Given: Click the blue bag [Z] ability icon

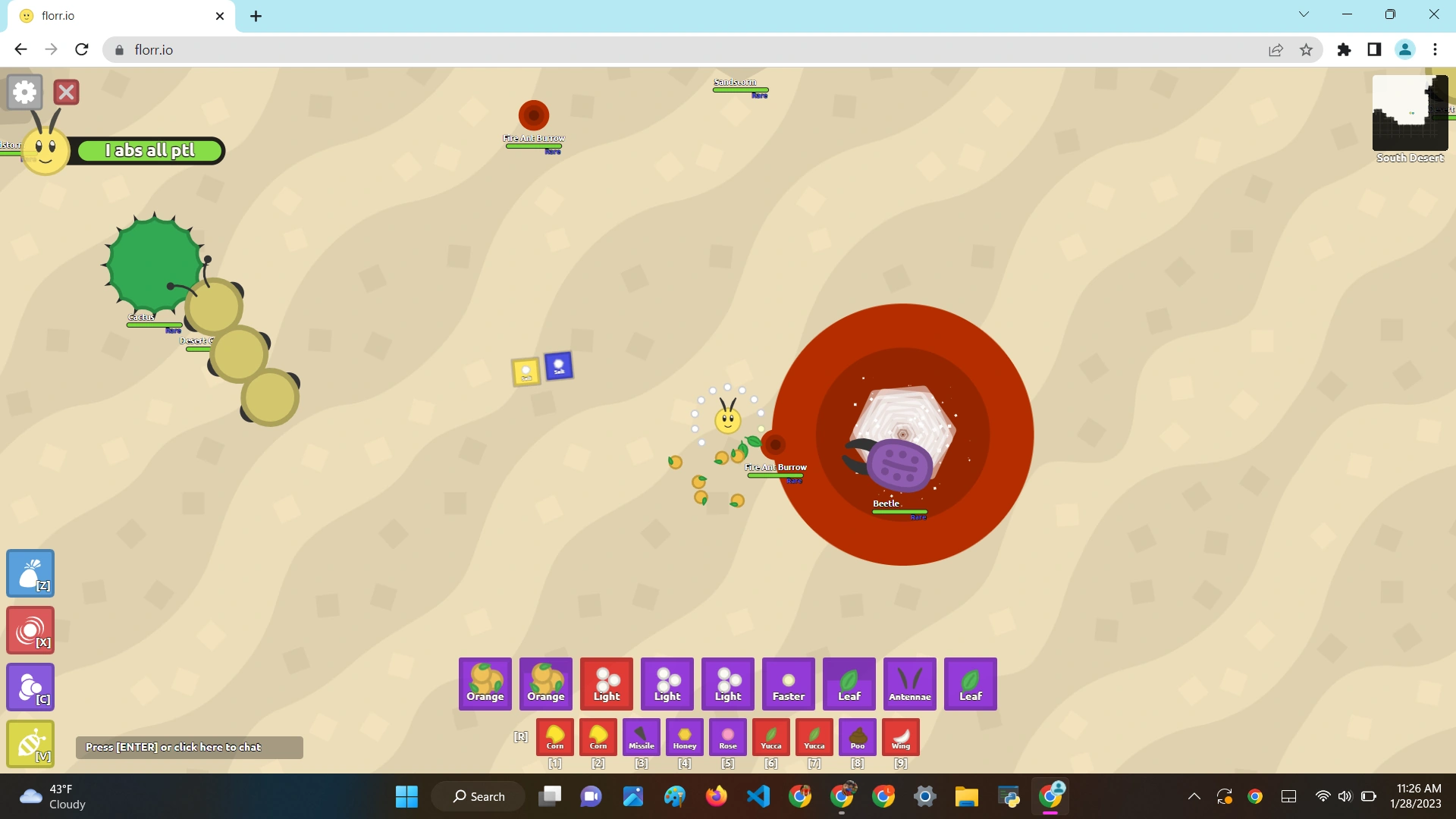Looking at the screenshot, I should (30, 573).
